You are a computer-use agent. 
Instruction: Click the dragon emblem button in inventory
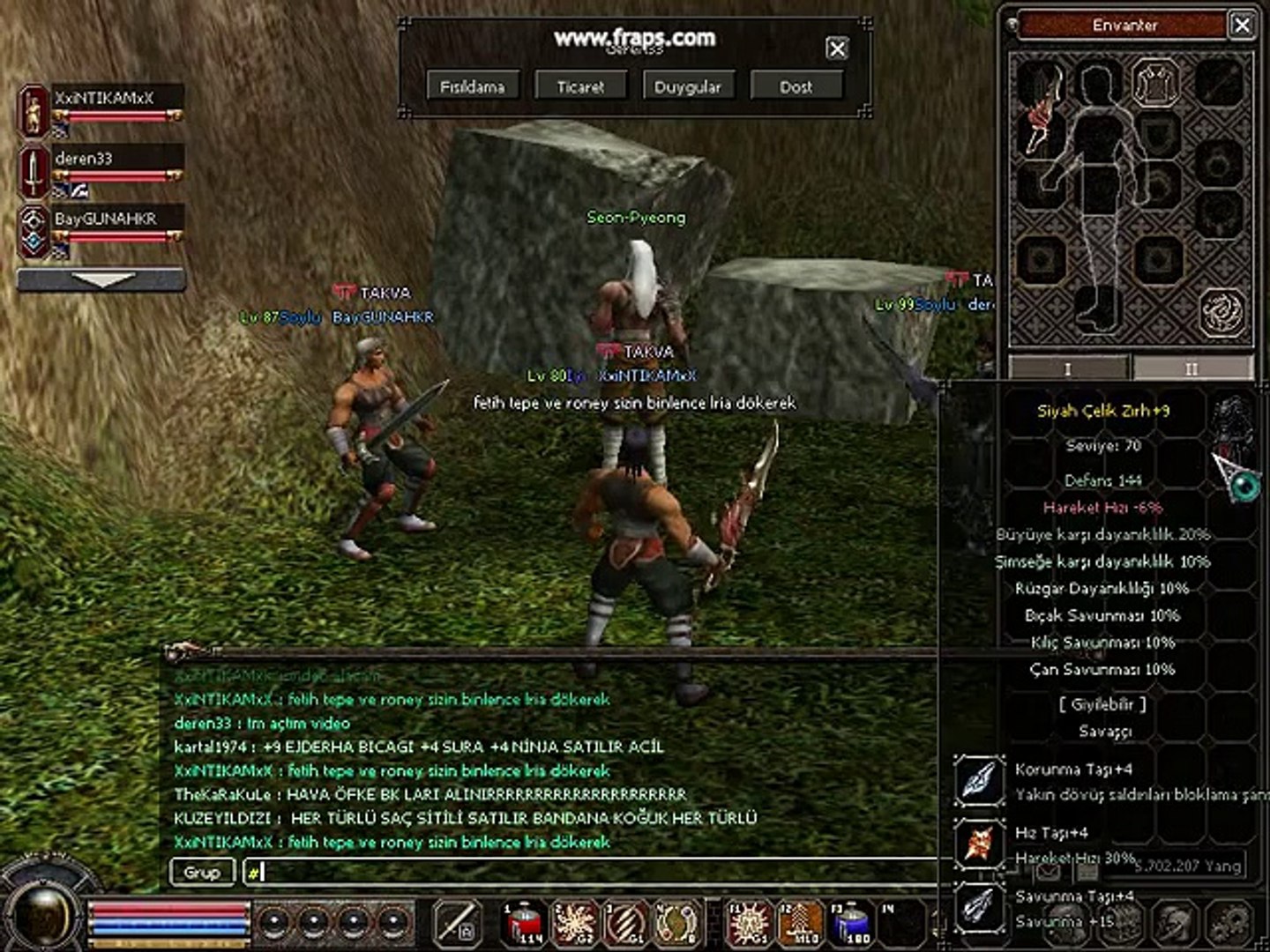click(1221, 311)
